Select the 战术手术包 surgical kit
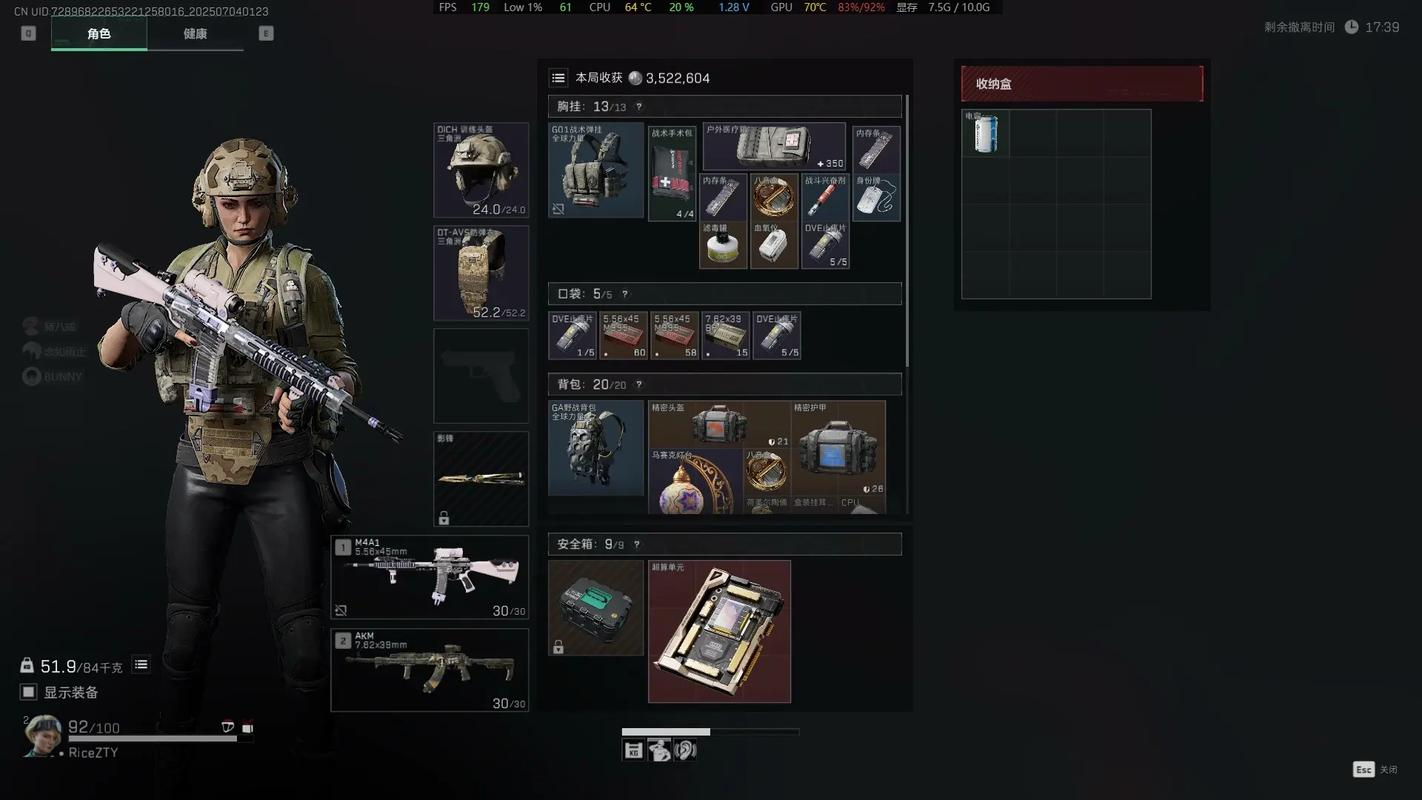The height and width of the screenshot is (800, 1422). 672,172
